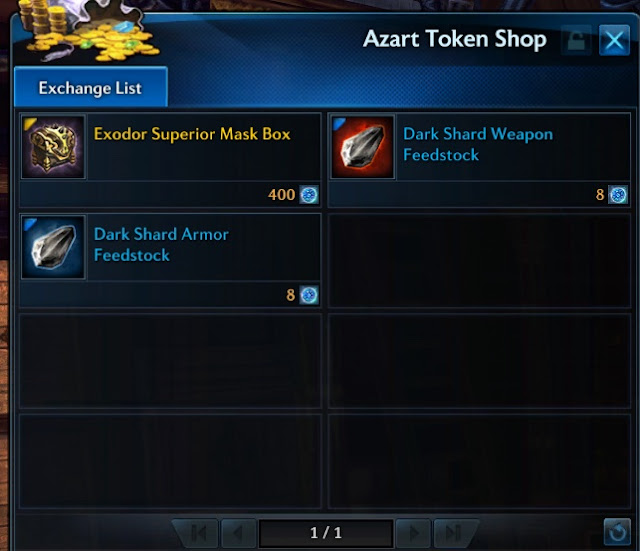Choose Dark Shard Weapon Feedstock

pyautogui.click(x=479, y=160)
